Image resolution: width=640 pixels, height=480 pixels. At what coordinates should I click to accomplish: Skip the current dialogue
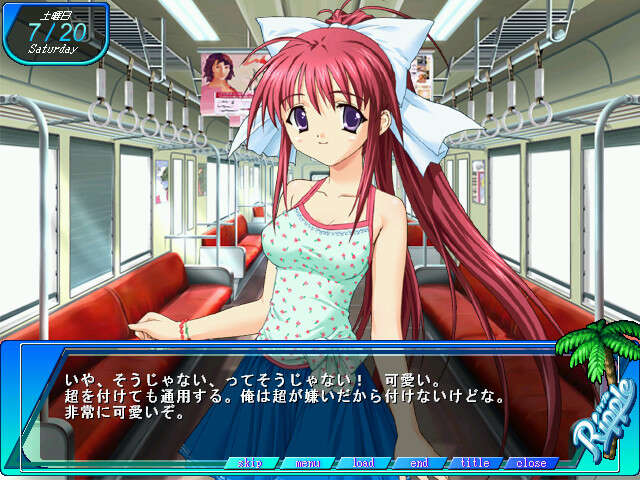tap(251, 463)
